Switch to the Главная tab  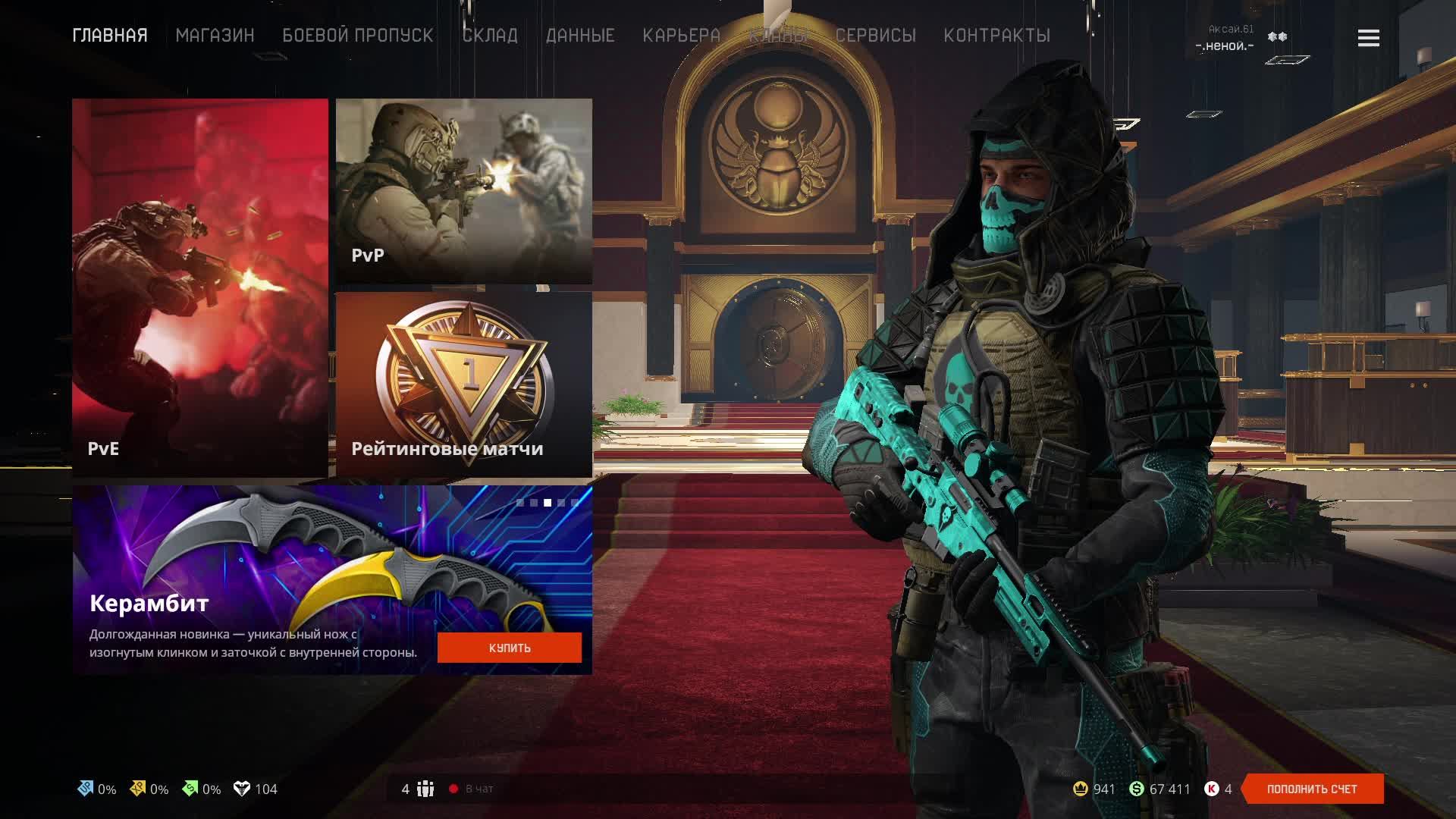[x=110, y=36]
